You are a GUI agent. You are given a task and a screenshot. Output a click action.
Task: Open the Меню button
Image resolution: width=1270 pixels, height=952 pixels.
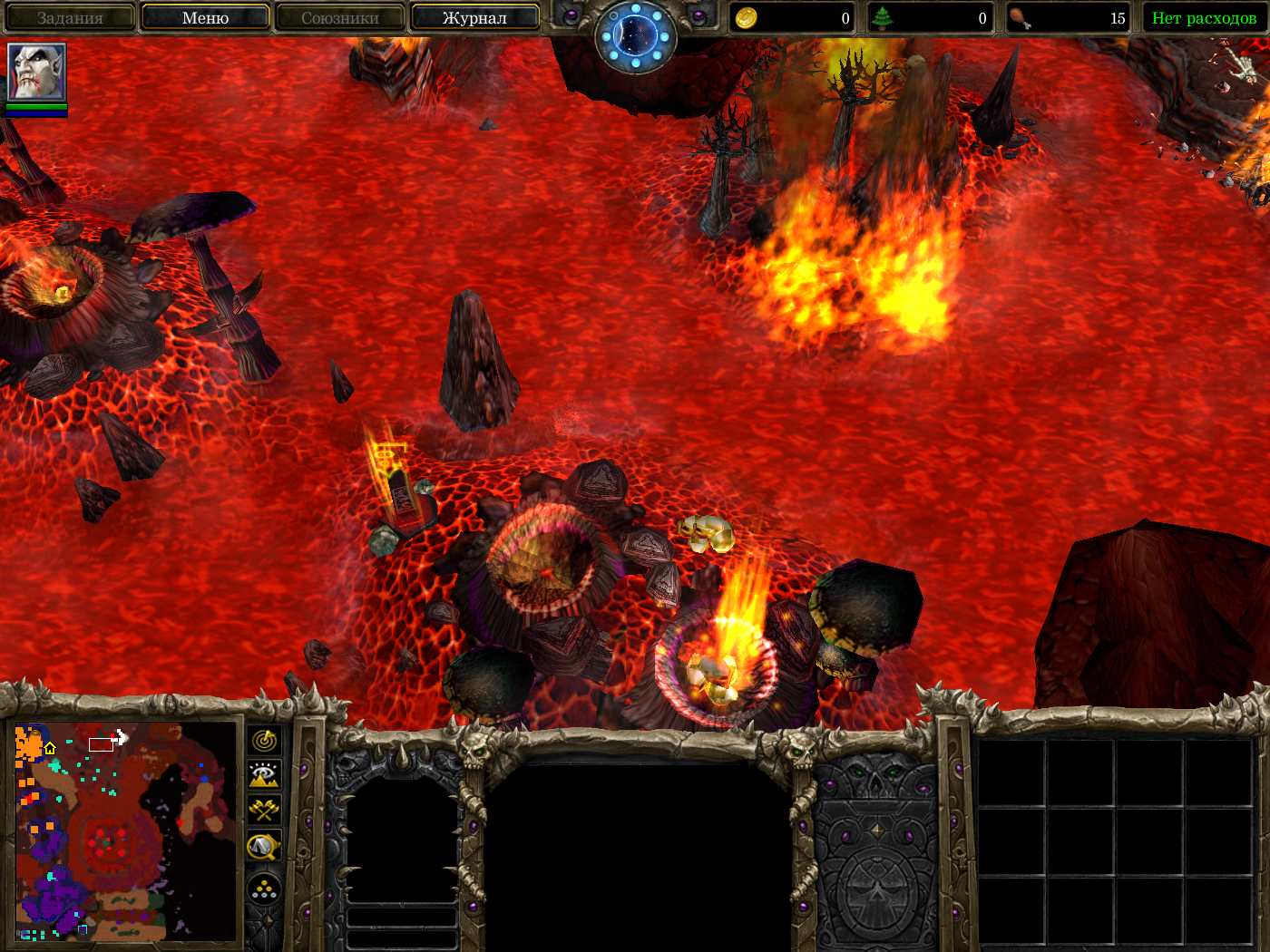(205, 17)
